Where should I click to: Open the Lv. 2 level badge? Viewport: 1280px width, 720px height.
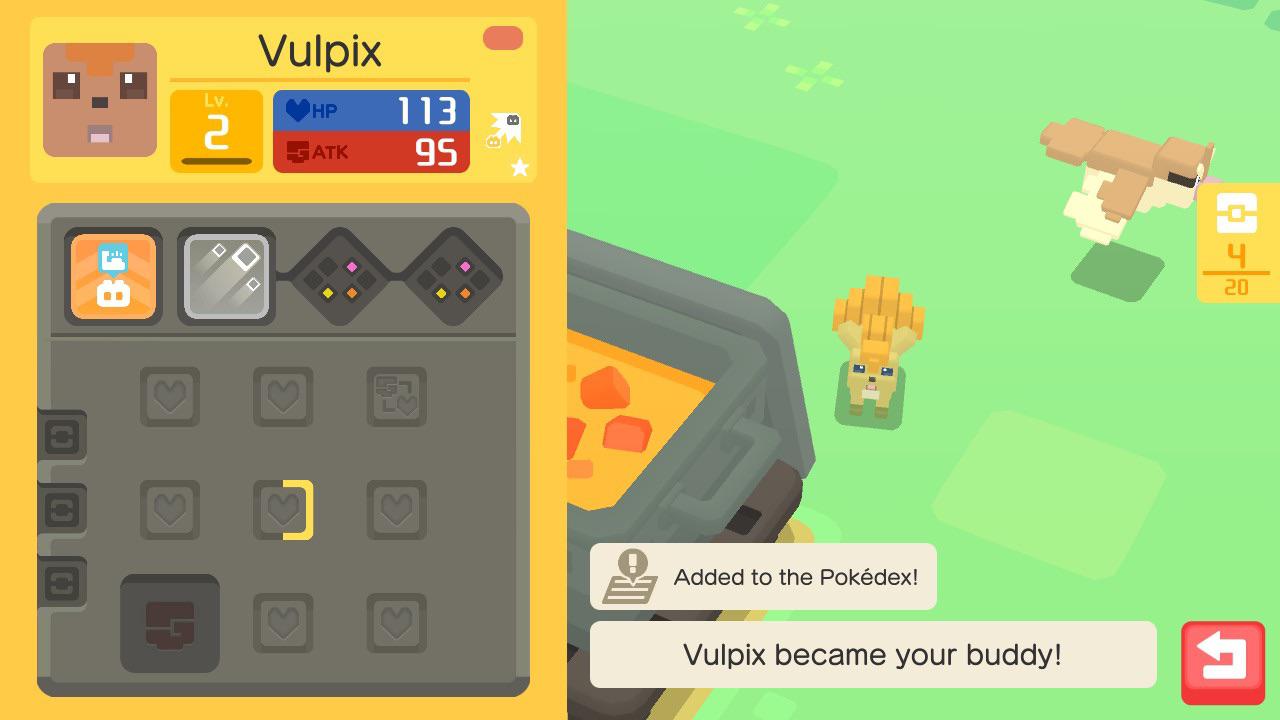(x=216, y=130)
